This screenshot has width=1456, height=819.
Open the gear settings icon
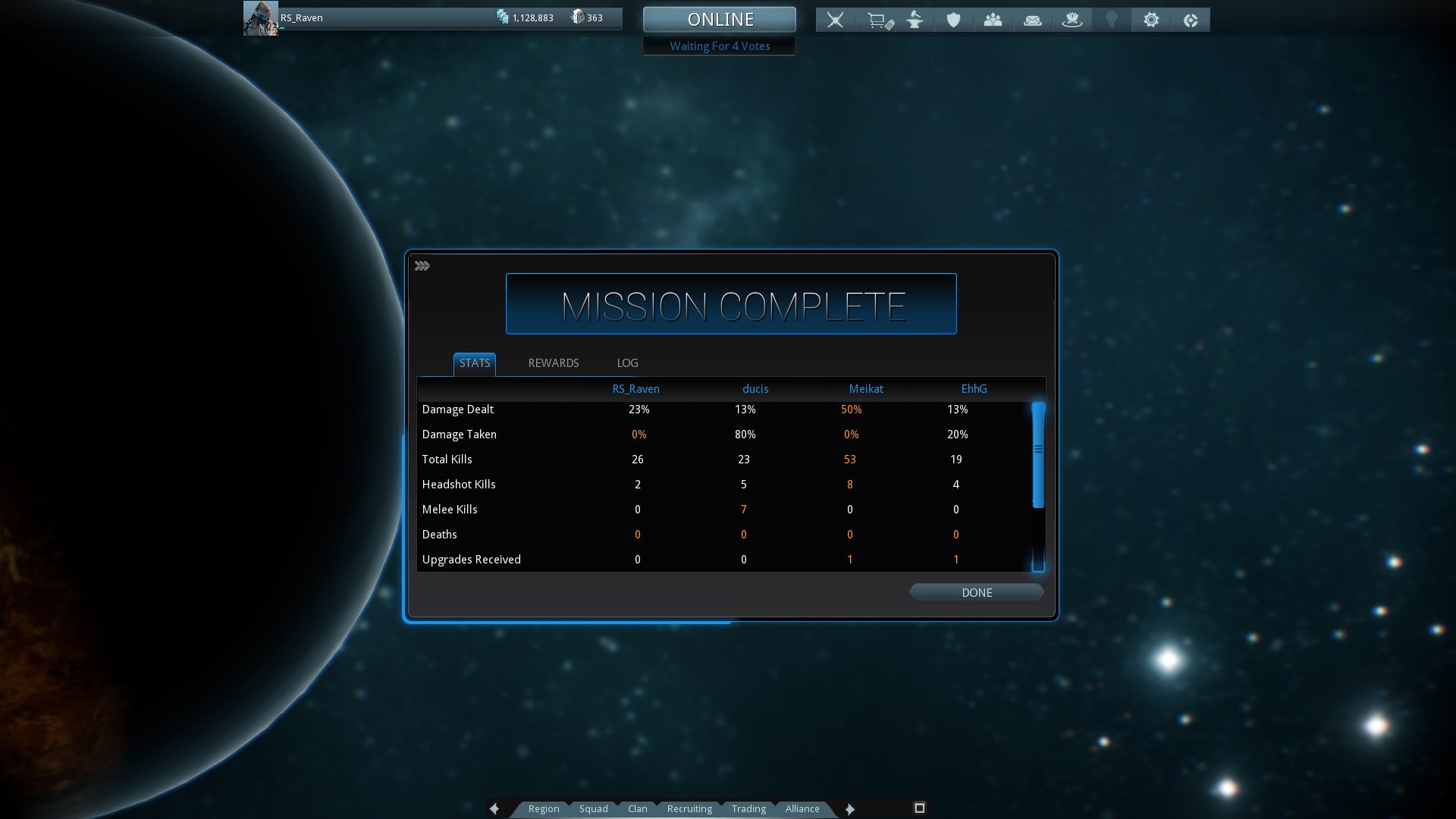point(1151,20)
